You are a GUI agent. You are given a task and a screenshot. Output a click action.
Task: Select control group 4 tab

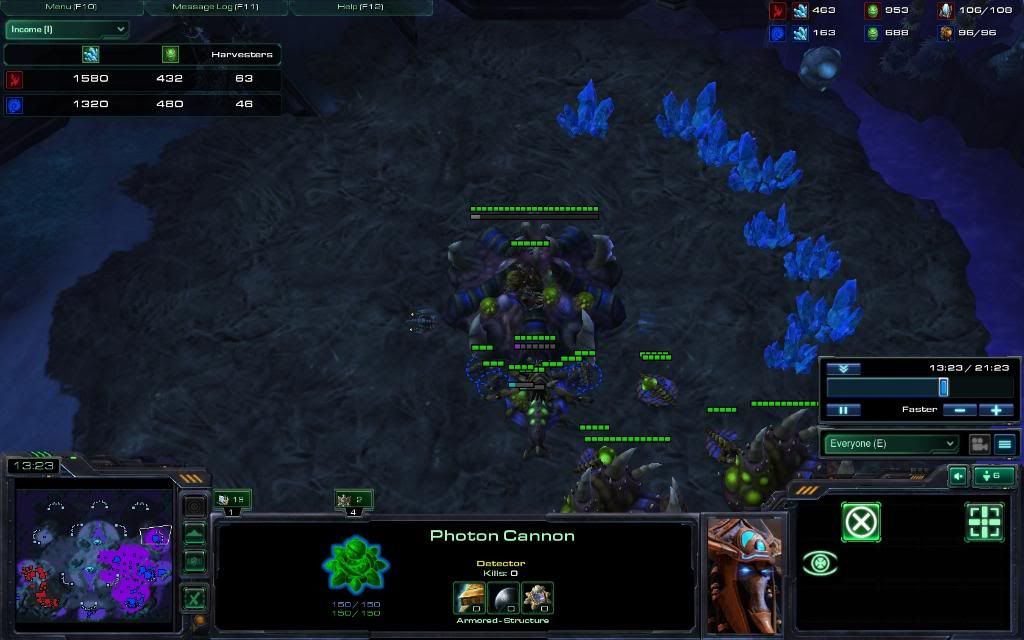(353, 500)
